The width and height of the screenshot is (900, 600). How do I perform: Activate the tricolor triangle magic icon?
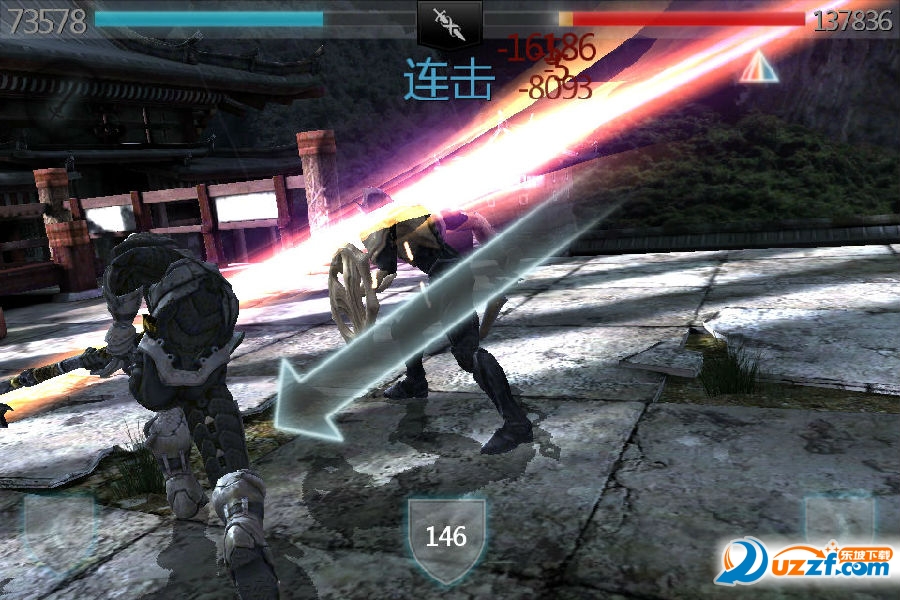point(759,66)
